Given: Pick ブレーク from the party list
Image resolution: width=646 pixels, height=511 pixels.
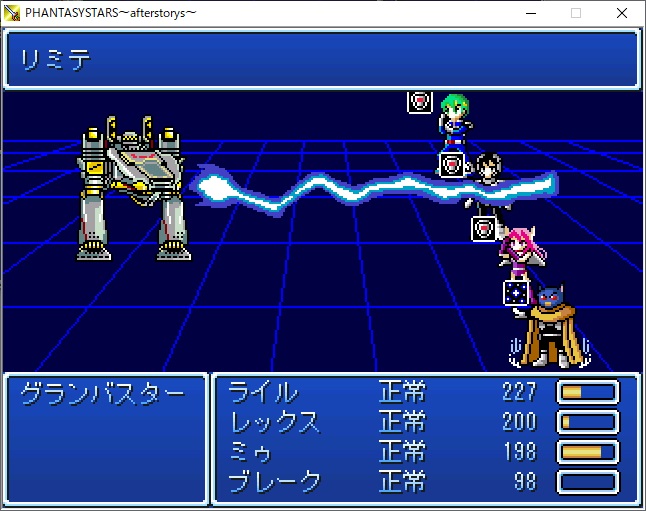Looking at the screenshot, I should pyautogui.click(x=275, y=482).
